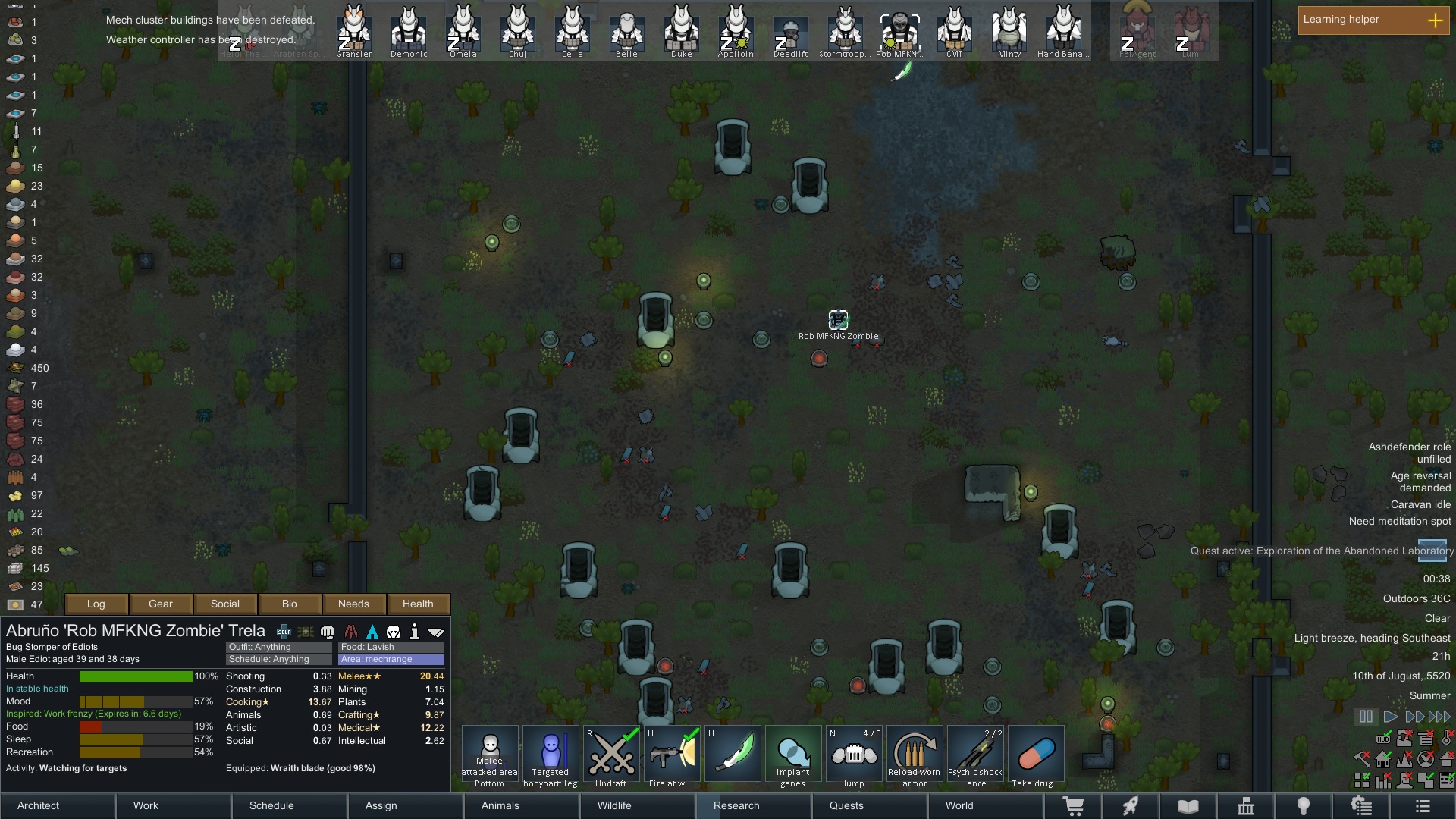This screenshot has width=1456, height=819.
Task: Open the Area: mechrange restriction selector
Action: pos(391,660)
